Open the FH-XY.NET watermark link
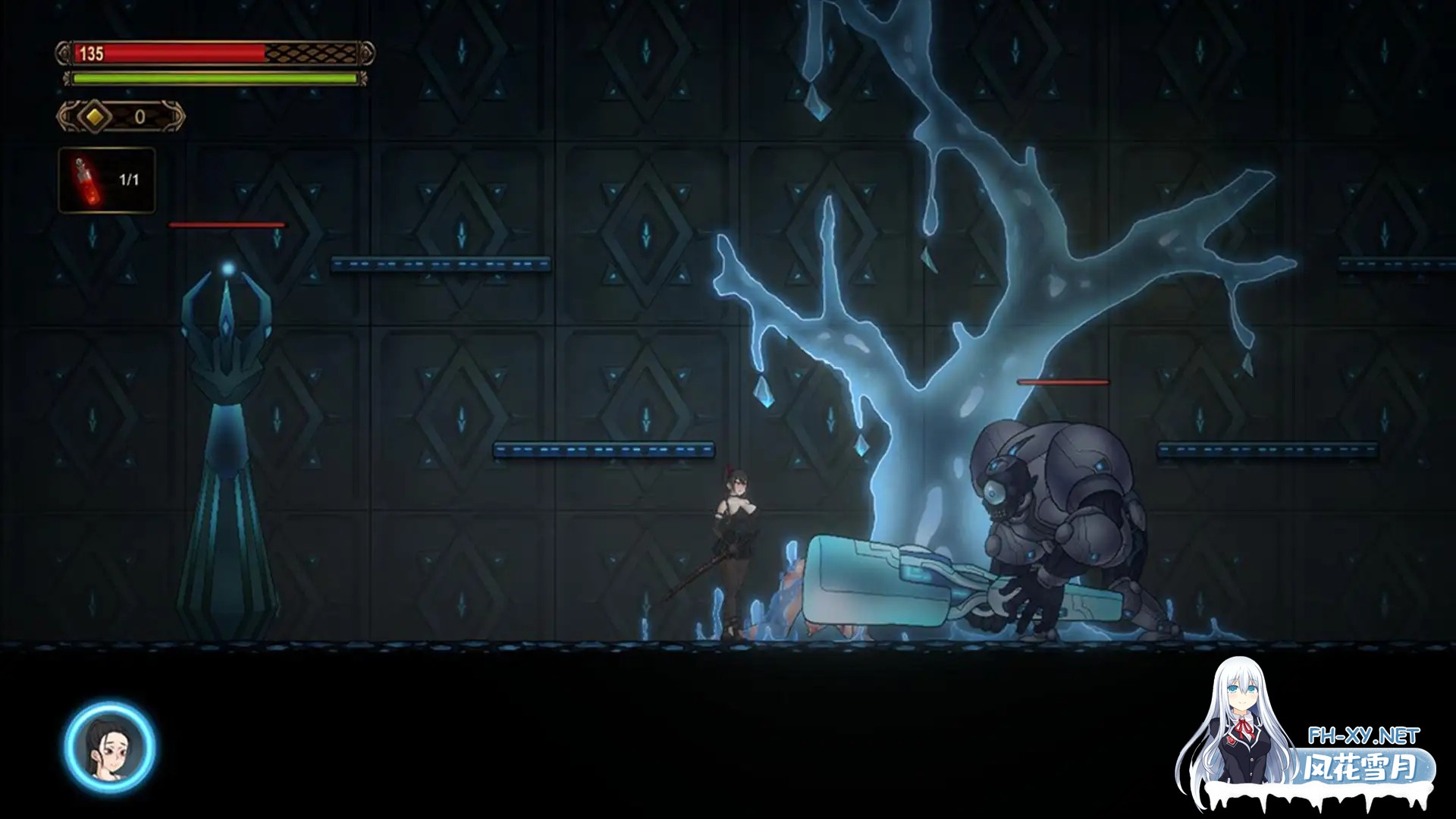 click(x=1363, y=735)
